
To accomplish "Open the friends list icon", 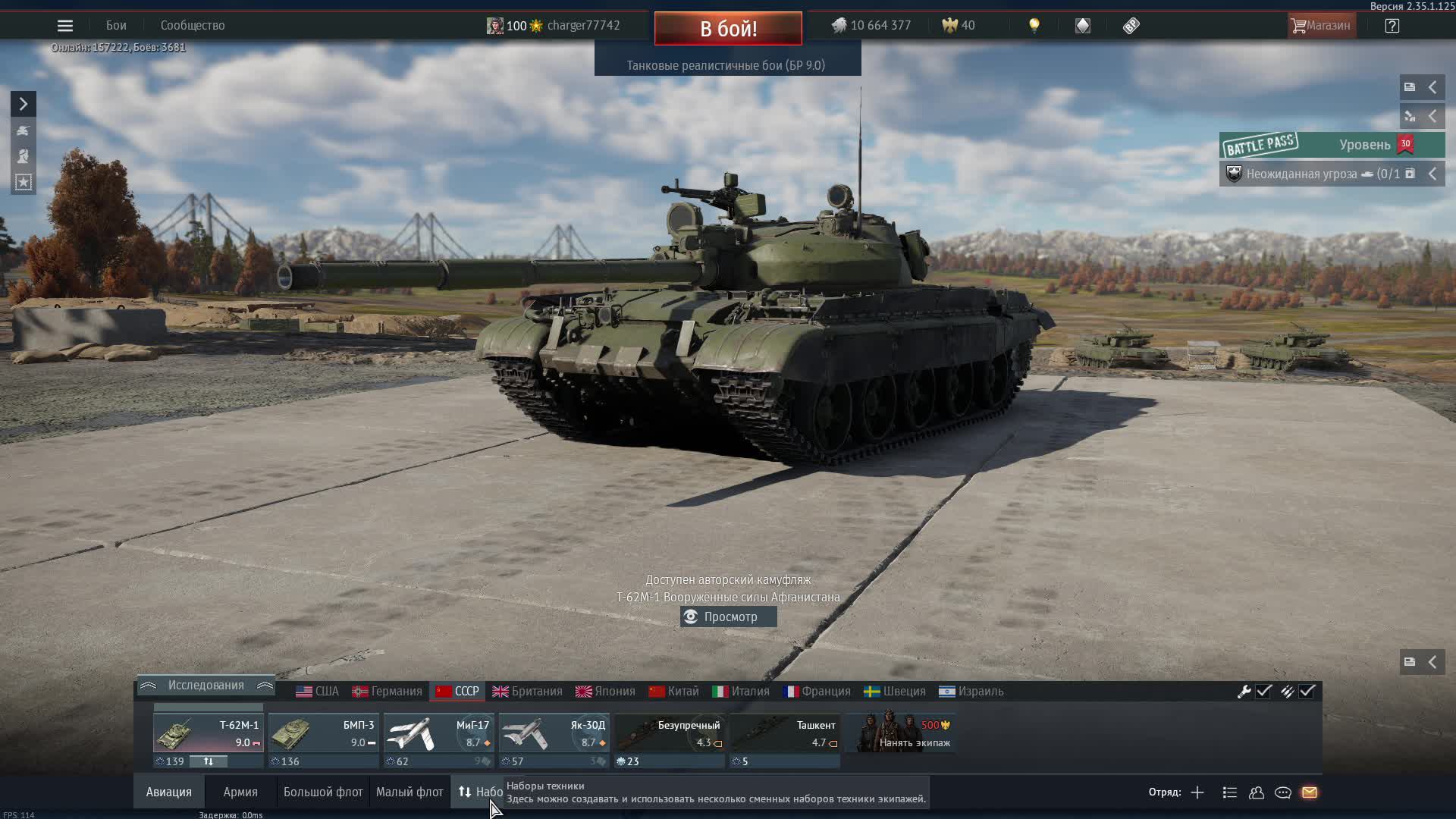I will (x=1256, y=792).
